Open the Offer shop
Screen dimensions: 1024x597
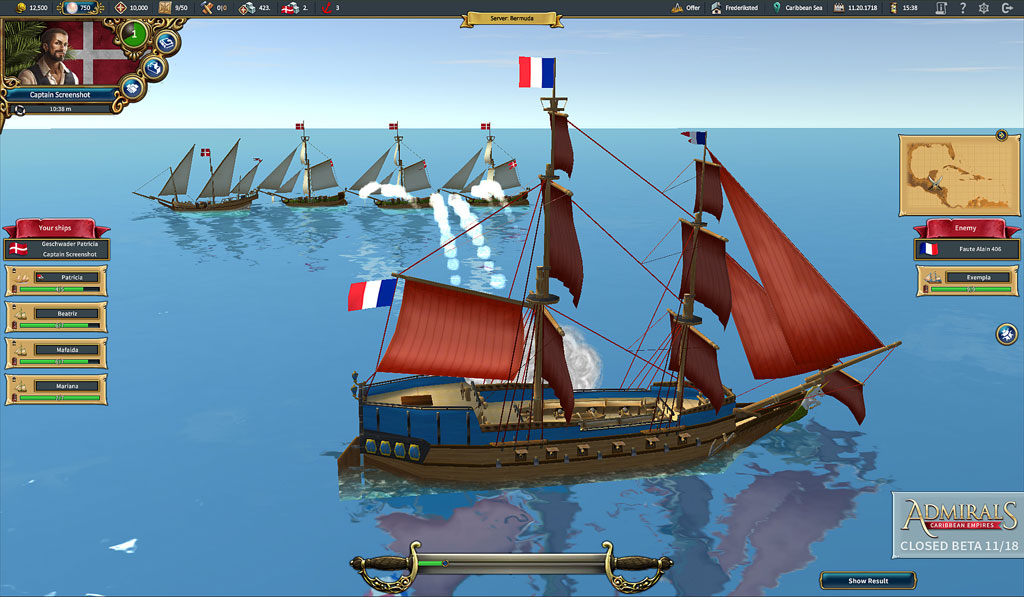[x=685, y=8]
